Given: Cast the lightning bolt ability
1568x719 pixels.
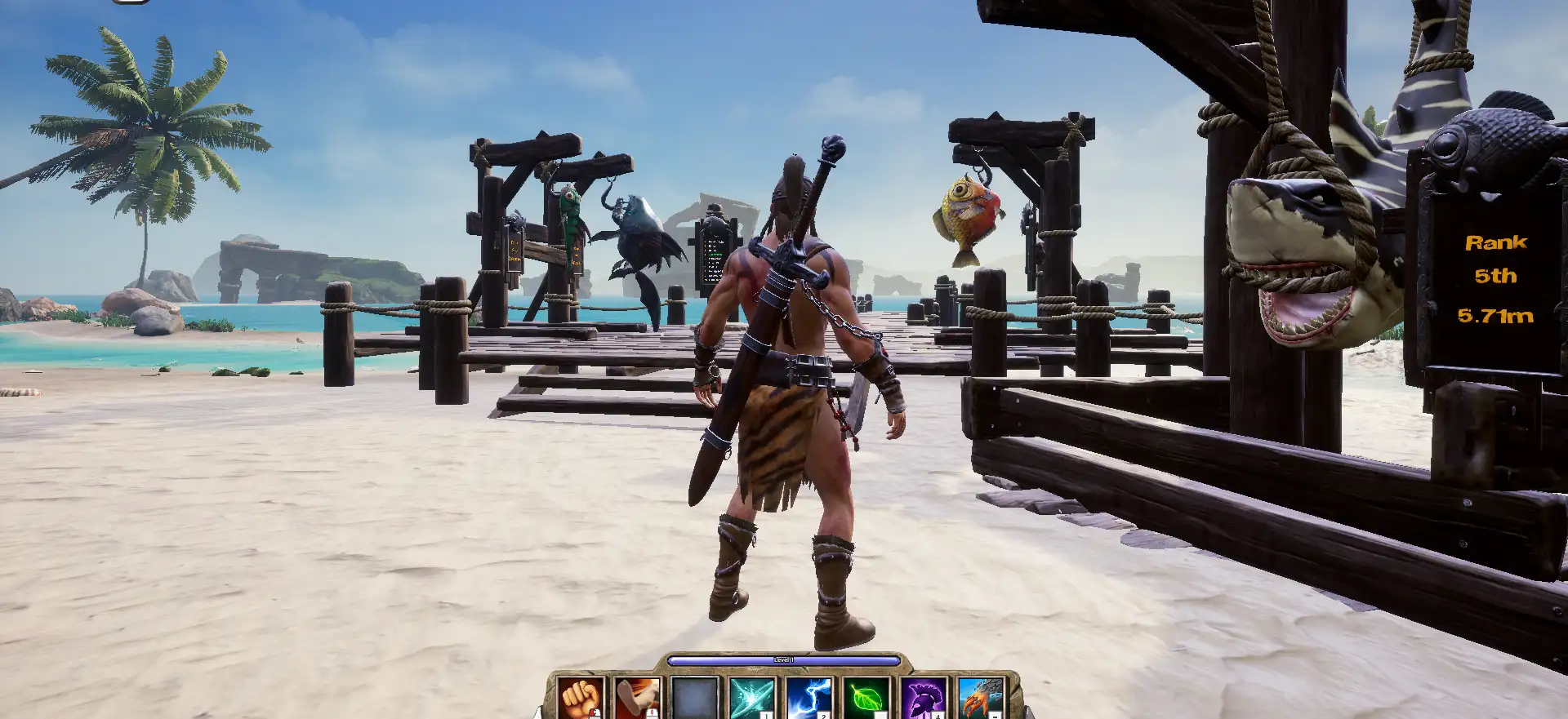Looking at the screenshot, I should click(x=808, y=698).
